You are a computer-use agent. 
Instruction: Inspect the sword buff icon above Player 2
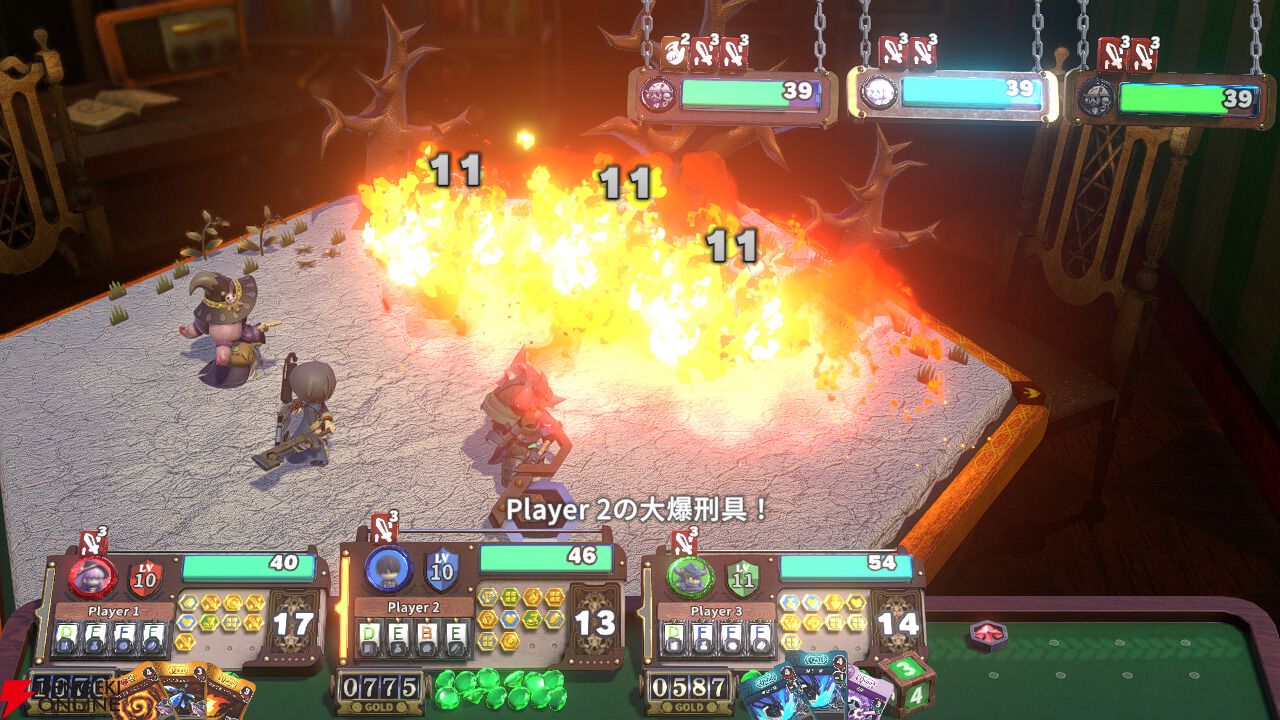(385, 528)
